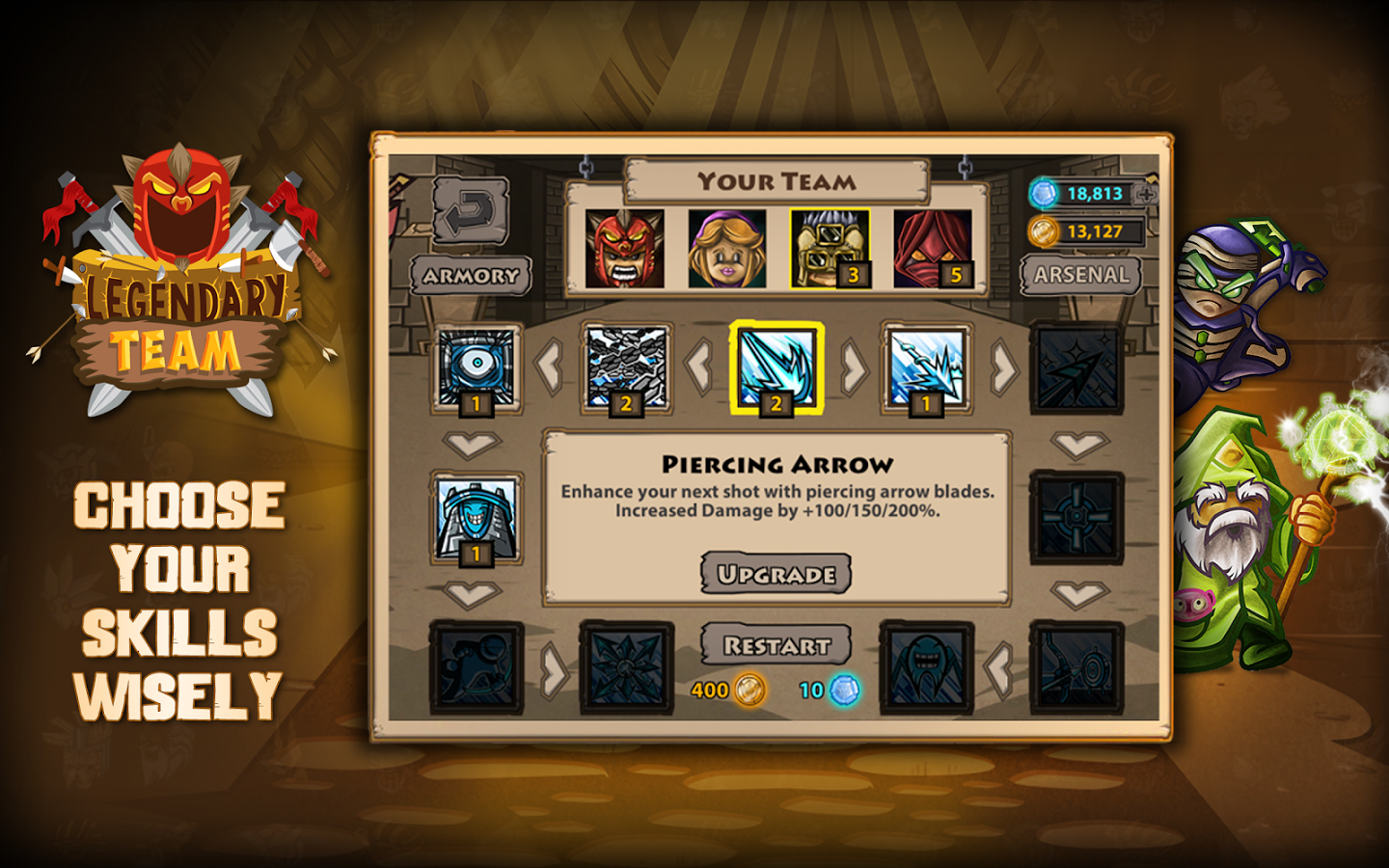The height and width of the screenshot is (868, 1389).
Task: Pick the red hooded hero portrait
Action: coord(932,249)
